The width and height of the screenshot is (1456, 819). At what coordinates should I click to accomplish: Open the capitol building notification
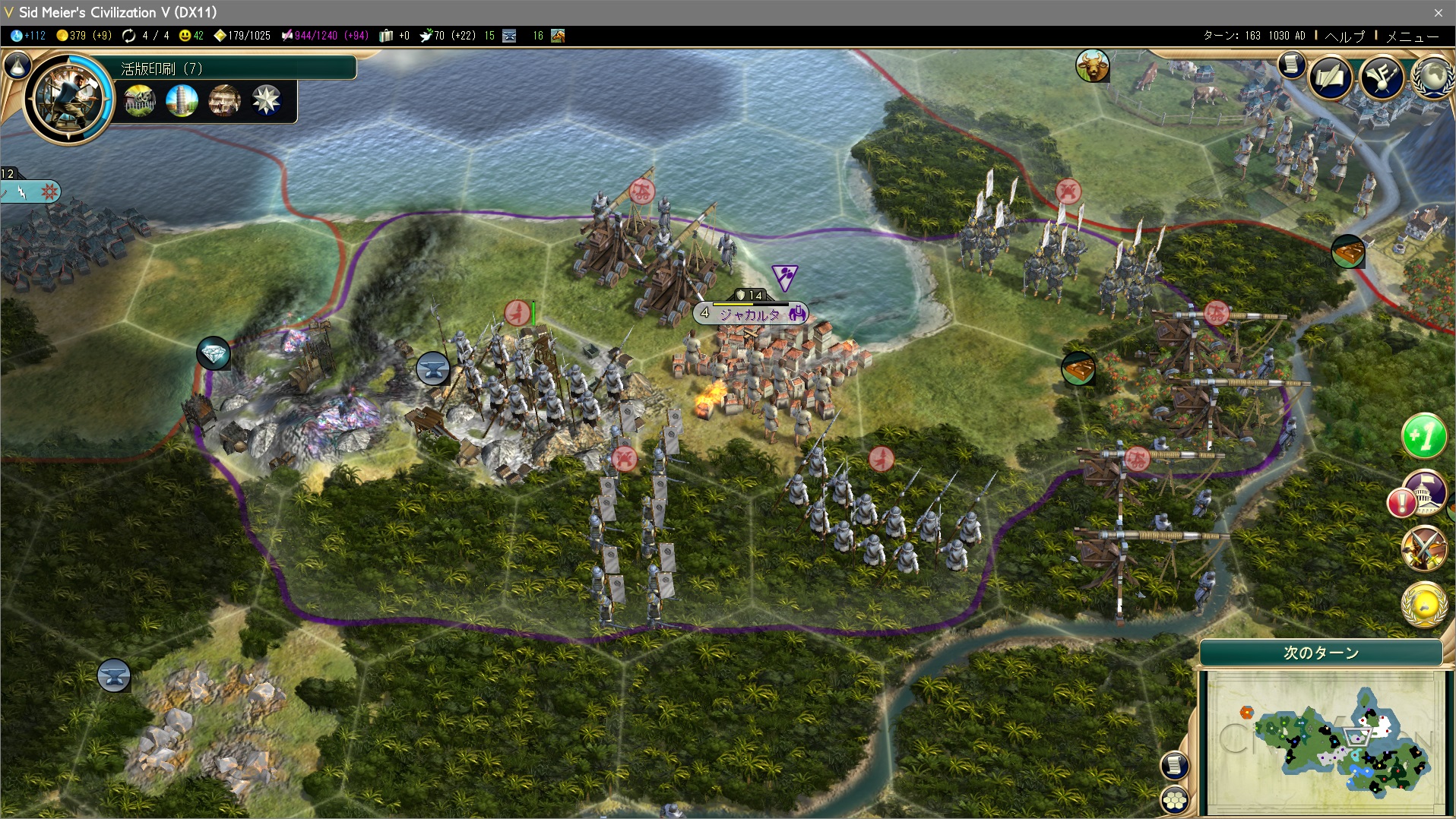click(1425, 491)
